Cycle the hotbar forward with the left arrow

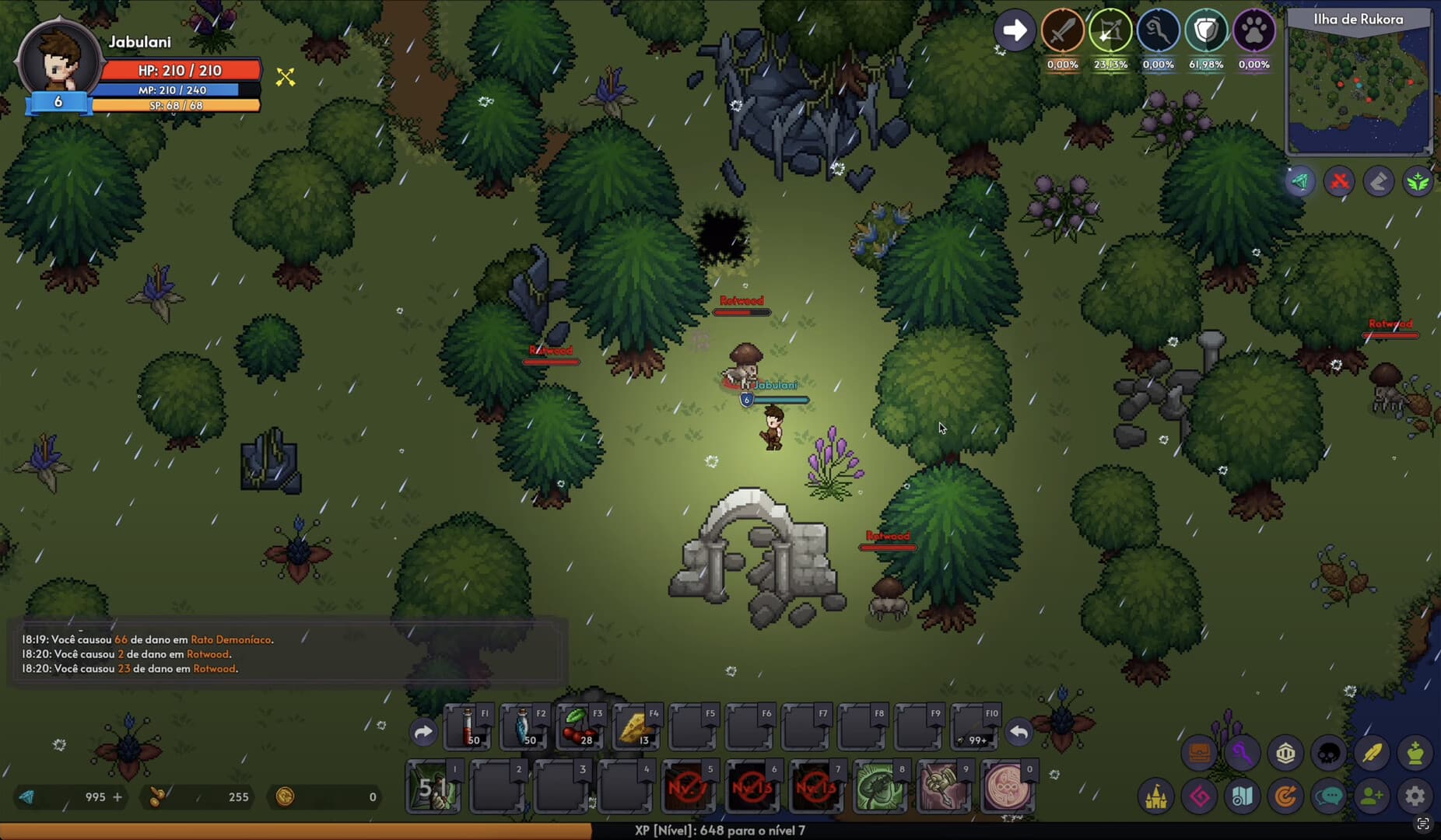click(x=423, y=732)
